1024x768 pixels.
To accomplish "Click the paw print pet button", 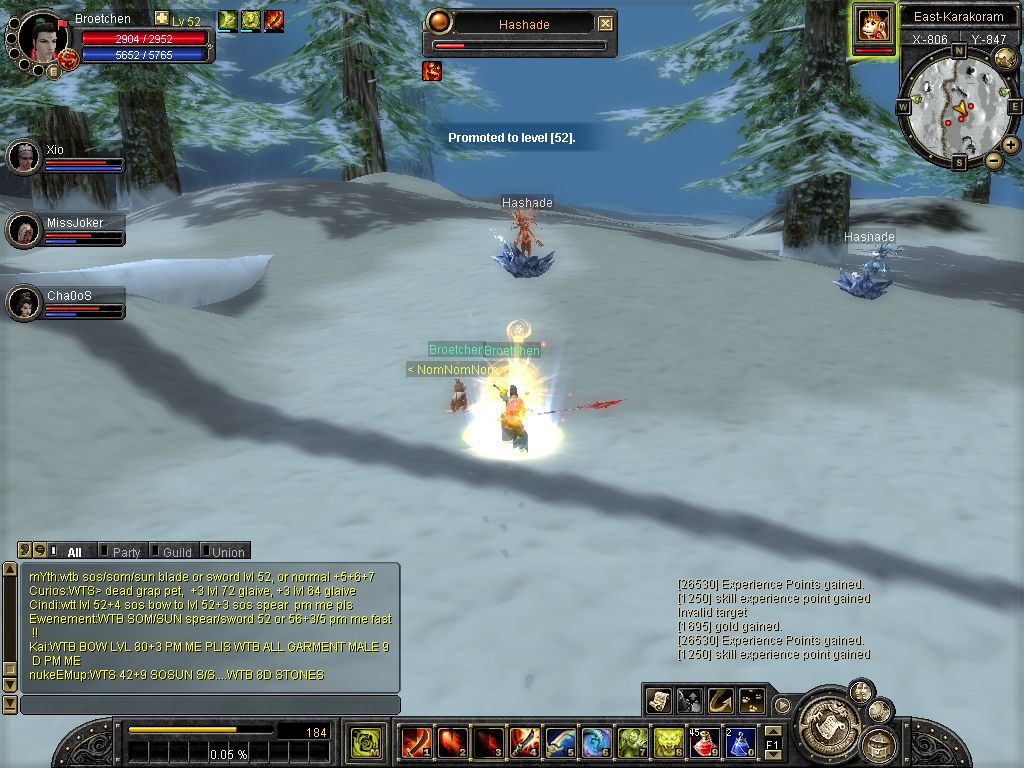I will pyautogui.click(x=751, y=701).
